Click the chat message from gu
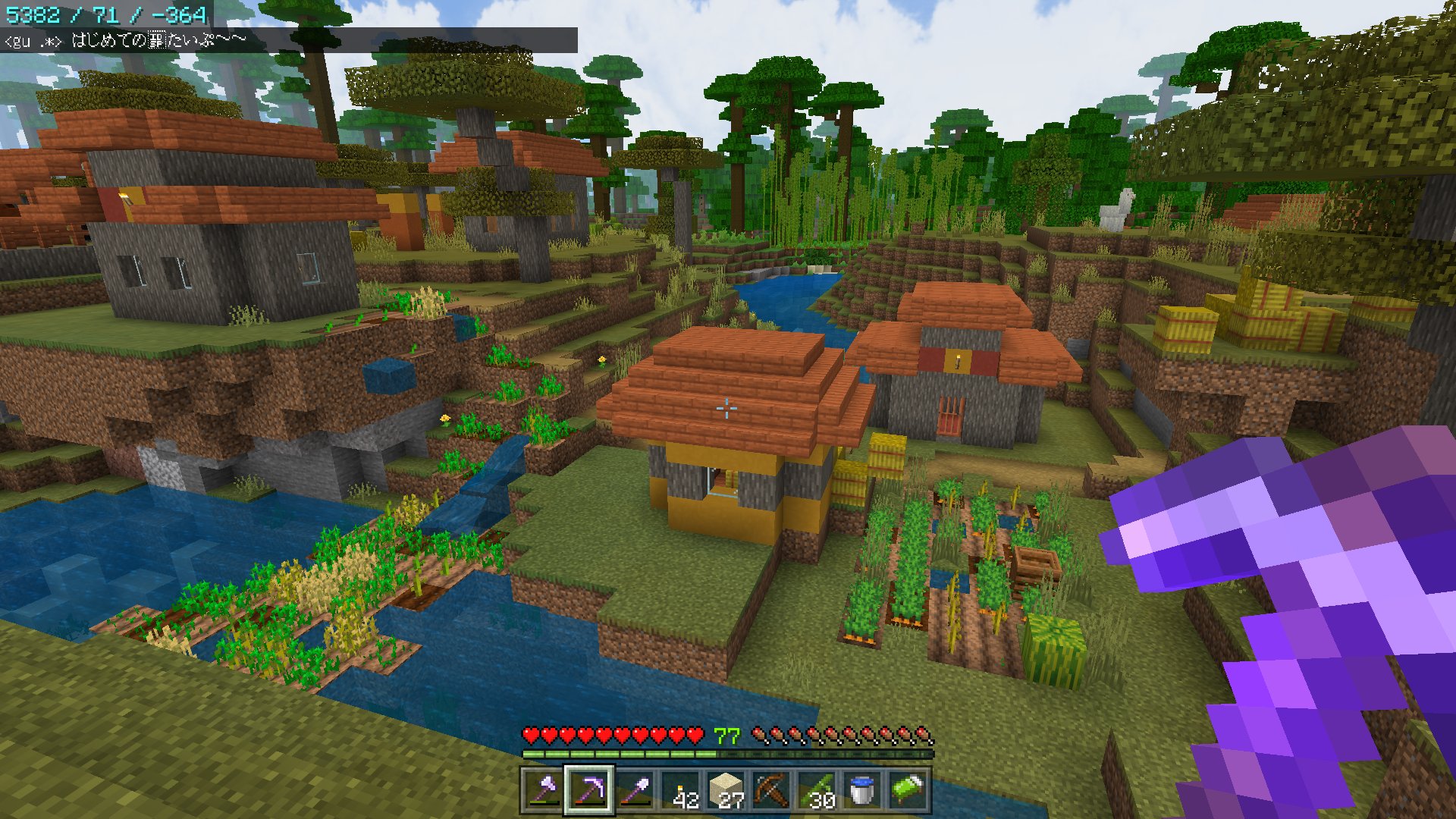The height and width of the screenshot is (819, 1456). coord(91,36)
